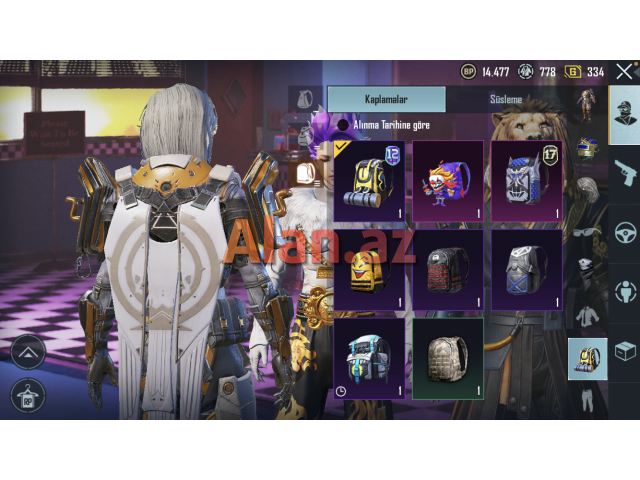Close the inventory with the X button
Viewport: 640px width, 480px height.
coord(625,71)
